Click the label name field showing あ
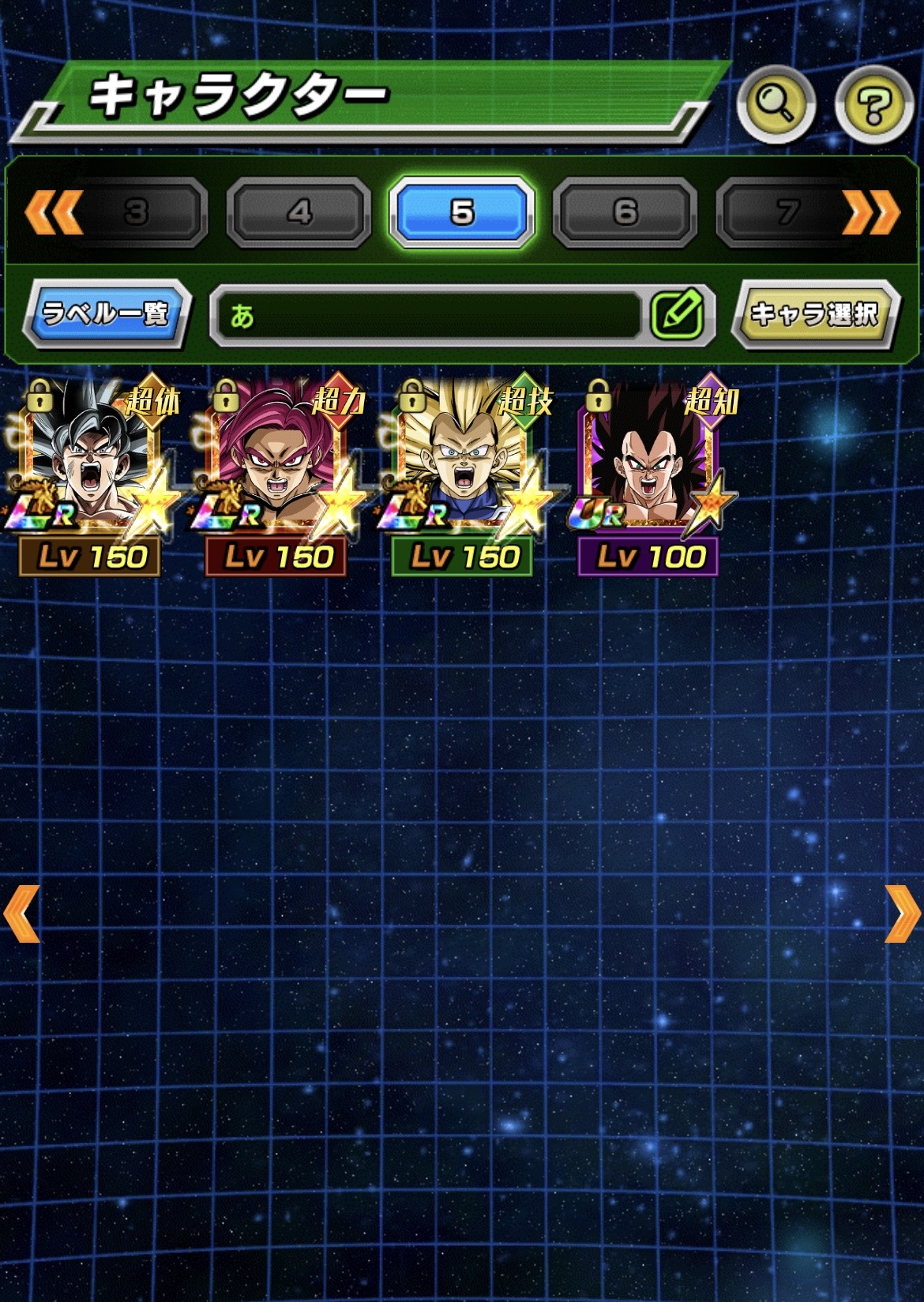The width and height of the screenshot is (924, 1302). pos(426,316)
